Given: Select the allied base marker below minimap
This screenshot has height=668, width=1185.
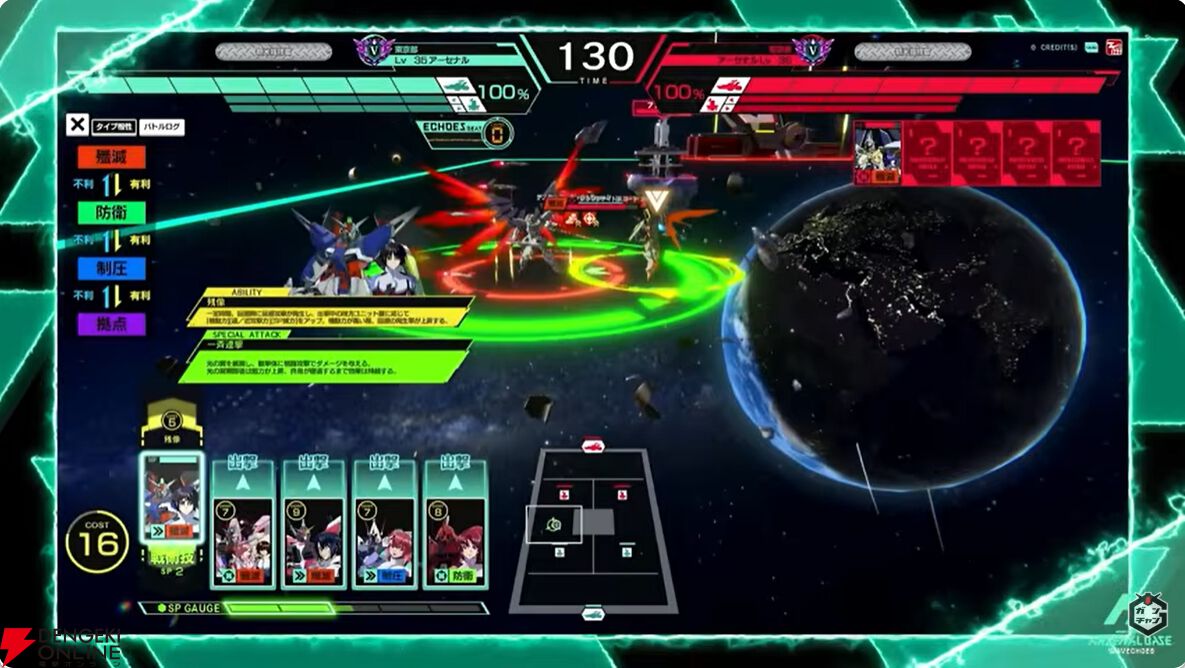Looking at the screenshot, I should point(593,613).
